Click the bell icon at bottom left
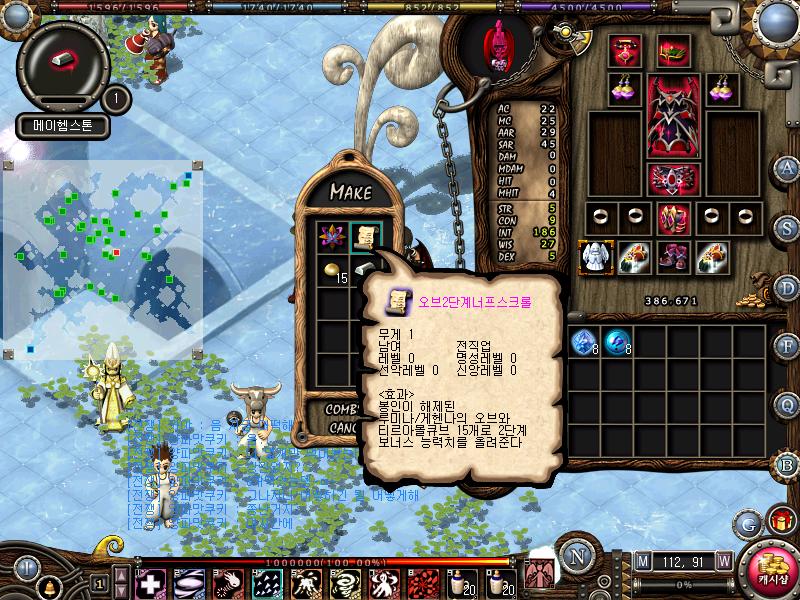800x600 pixels. click(x=48, y=586)
